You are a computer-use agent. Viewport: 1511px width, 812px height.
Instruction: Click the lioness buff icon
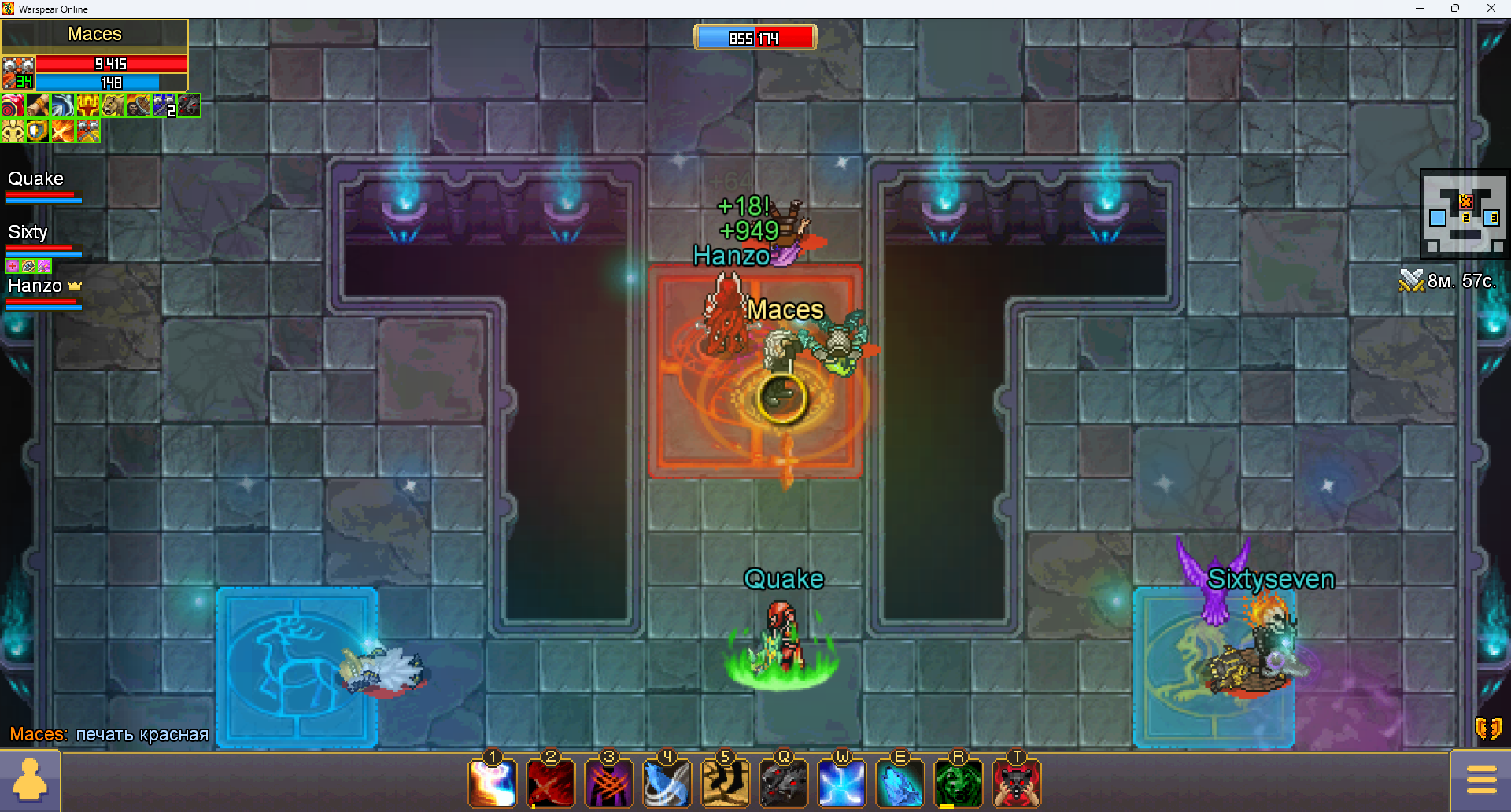pos(113,105)
